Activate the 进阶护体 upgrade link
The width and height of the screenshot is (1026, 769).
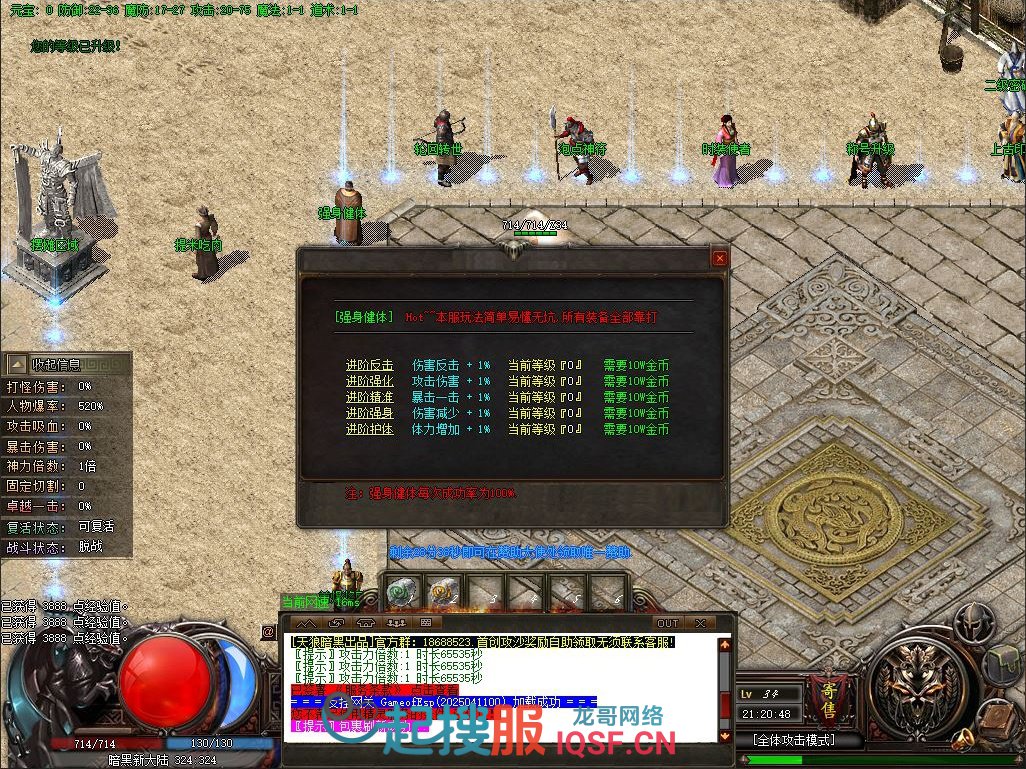pyautogui.click(x=369, y=429)
